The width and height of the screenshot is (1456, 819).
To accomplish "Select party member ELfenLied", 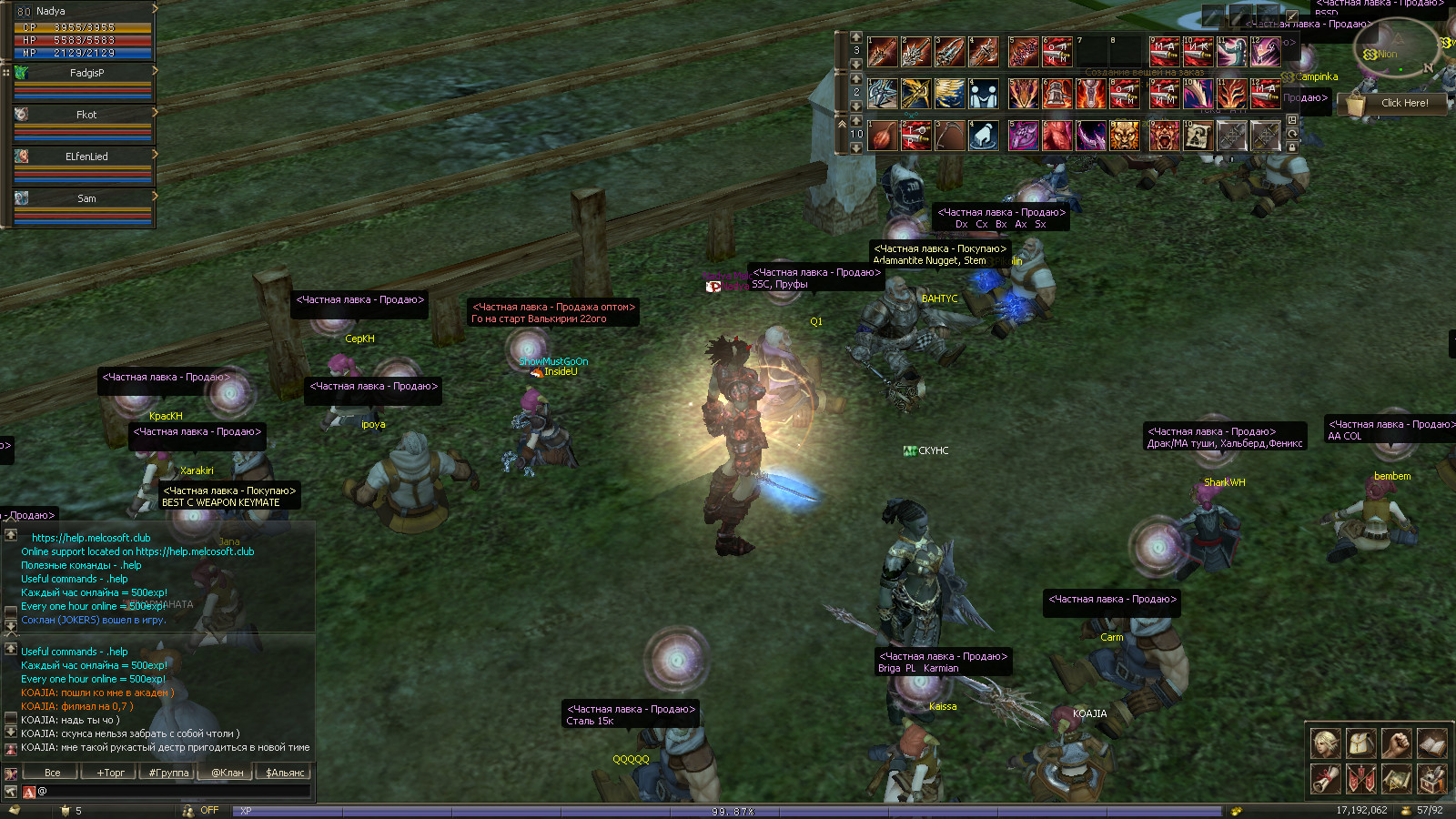I will tap(86, 157).
